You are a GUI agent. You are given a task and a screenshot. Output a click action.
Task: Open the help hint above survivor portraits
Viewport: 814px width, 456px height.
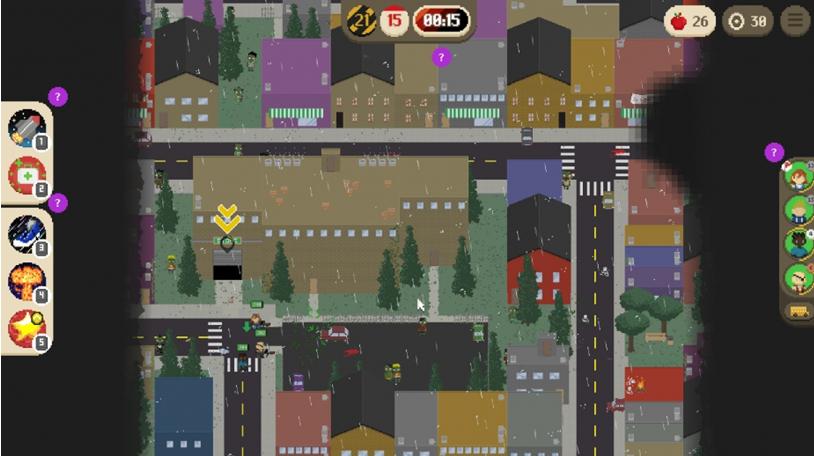click(774, 153)
